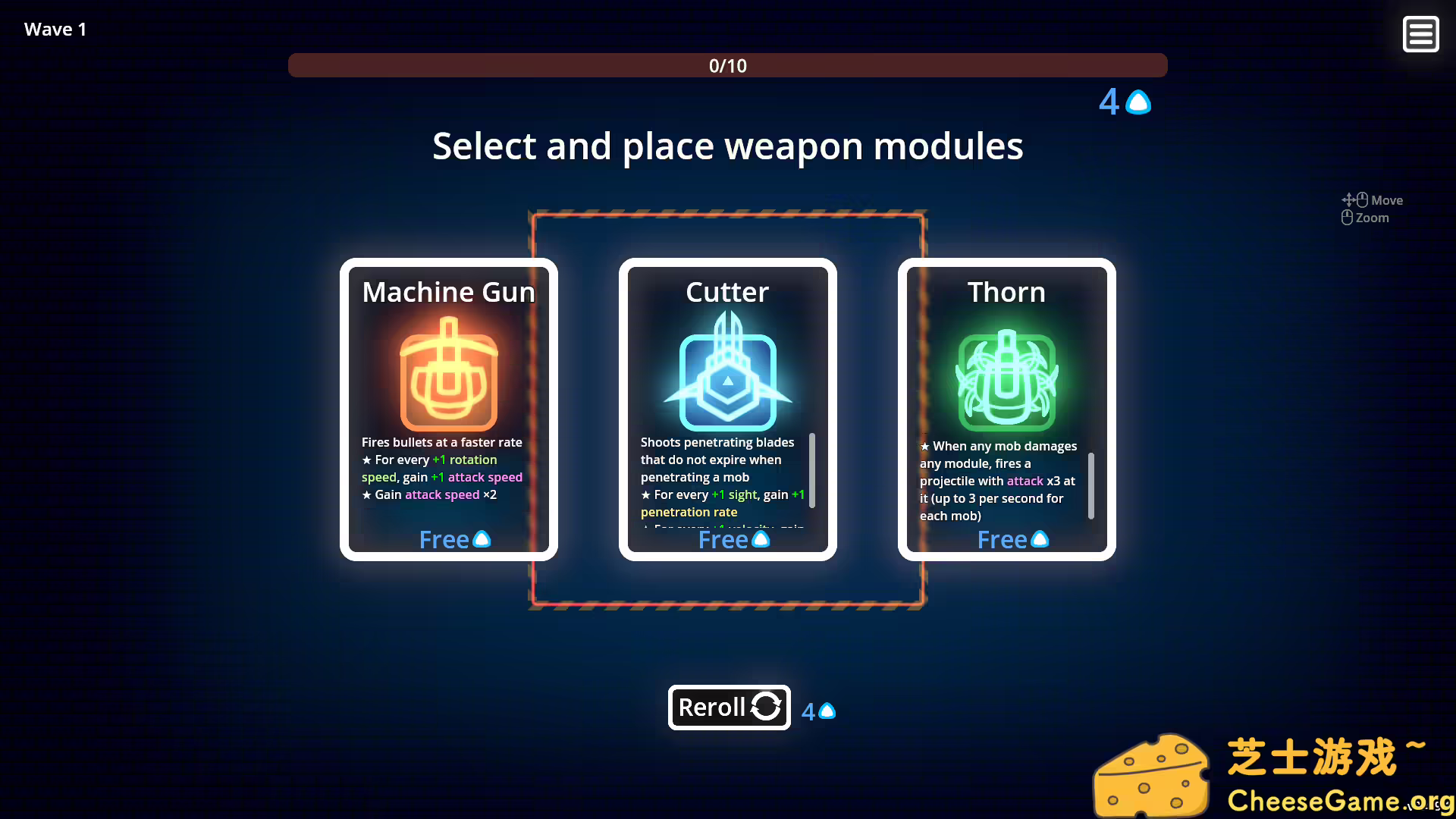Select the Thorn card
The width and height of the screenshot is (1456, 819).
1006,409
